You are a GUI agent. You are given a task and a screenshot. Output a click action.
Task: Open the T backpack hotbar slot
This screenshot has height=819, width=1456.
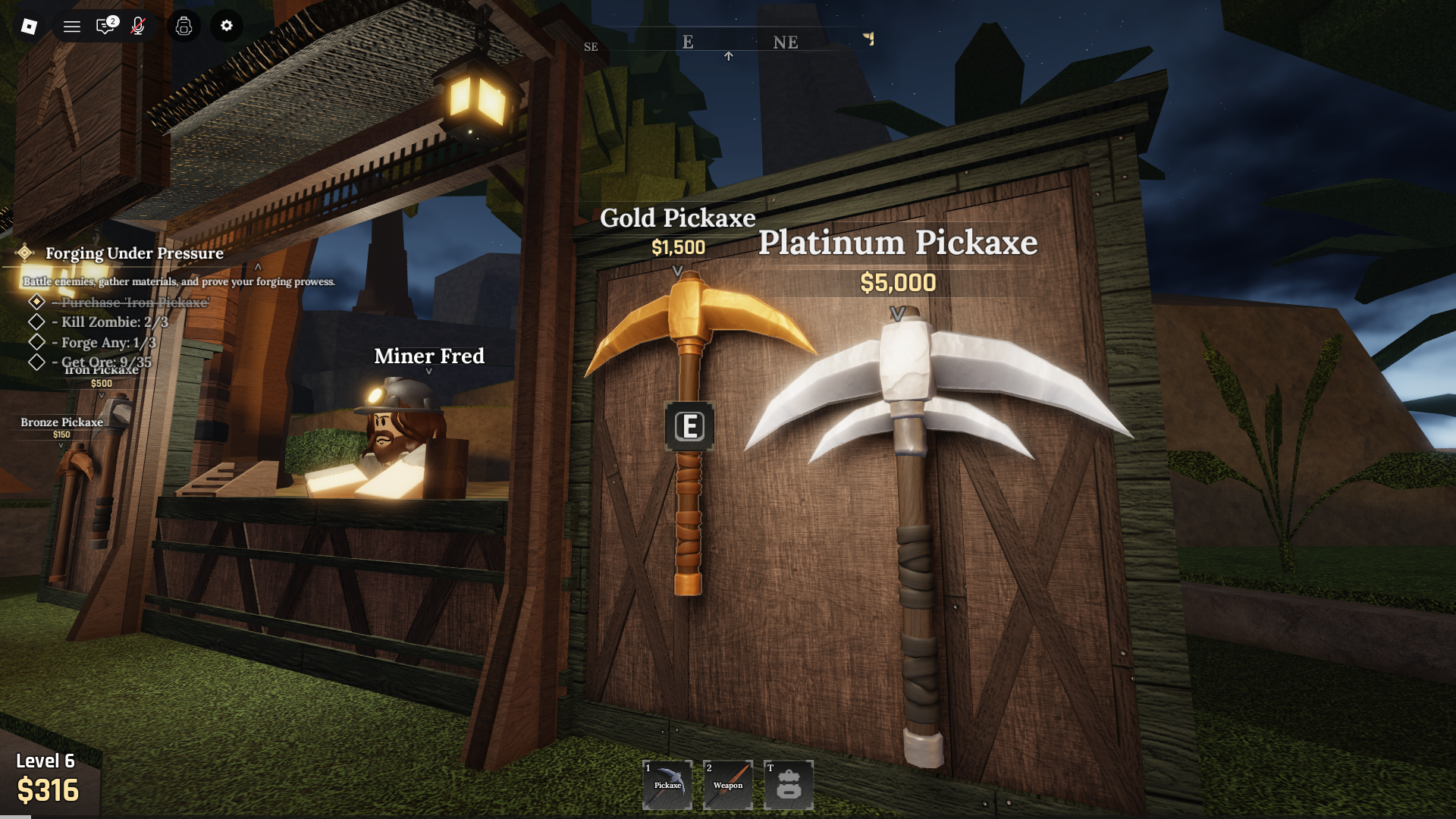point(789,785)
